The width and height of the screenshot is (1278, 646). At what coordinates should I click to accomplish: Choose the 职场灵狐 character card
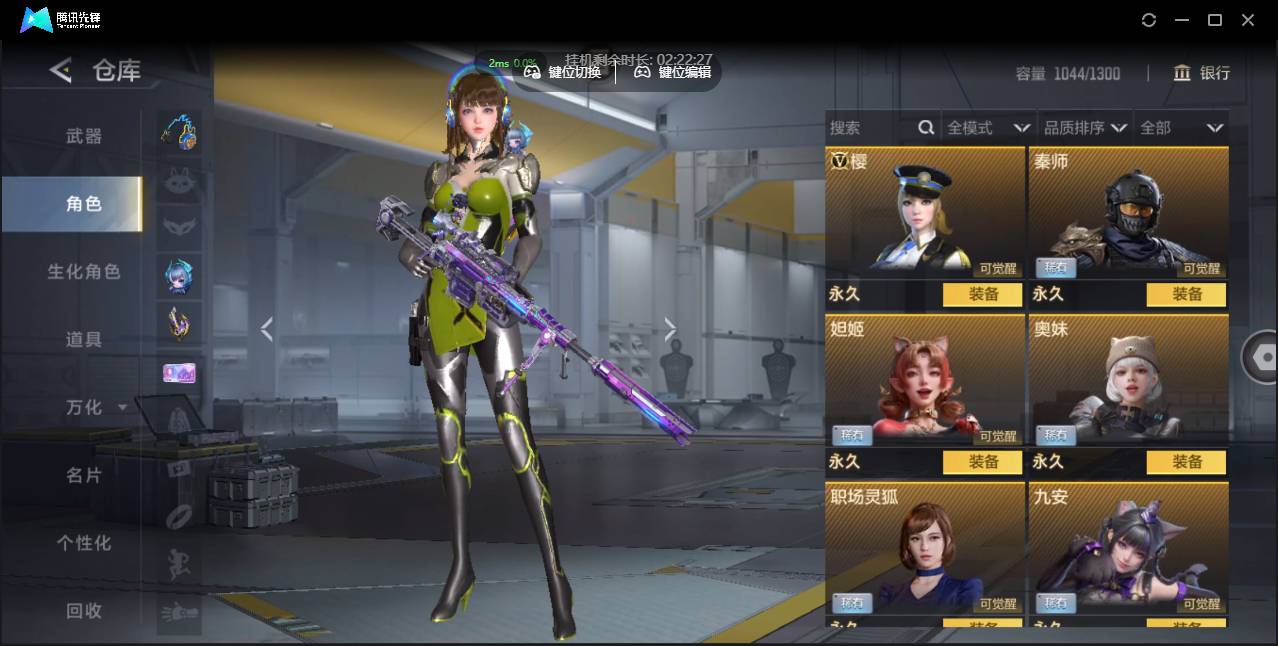[x=925, y=548]
